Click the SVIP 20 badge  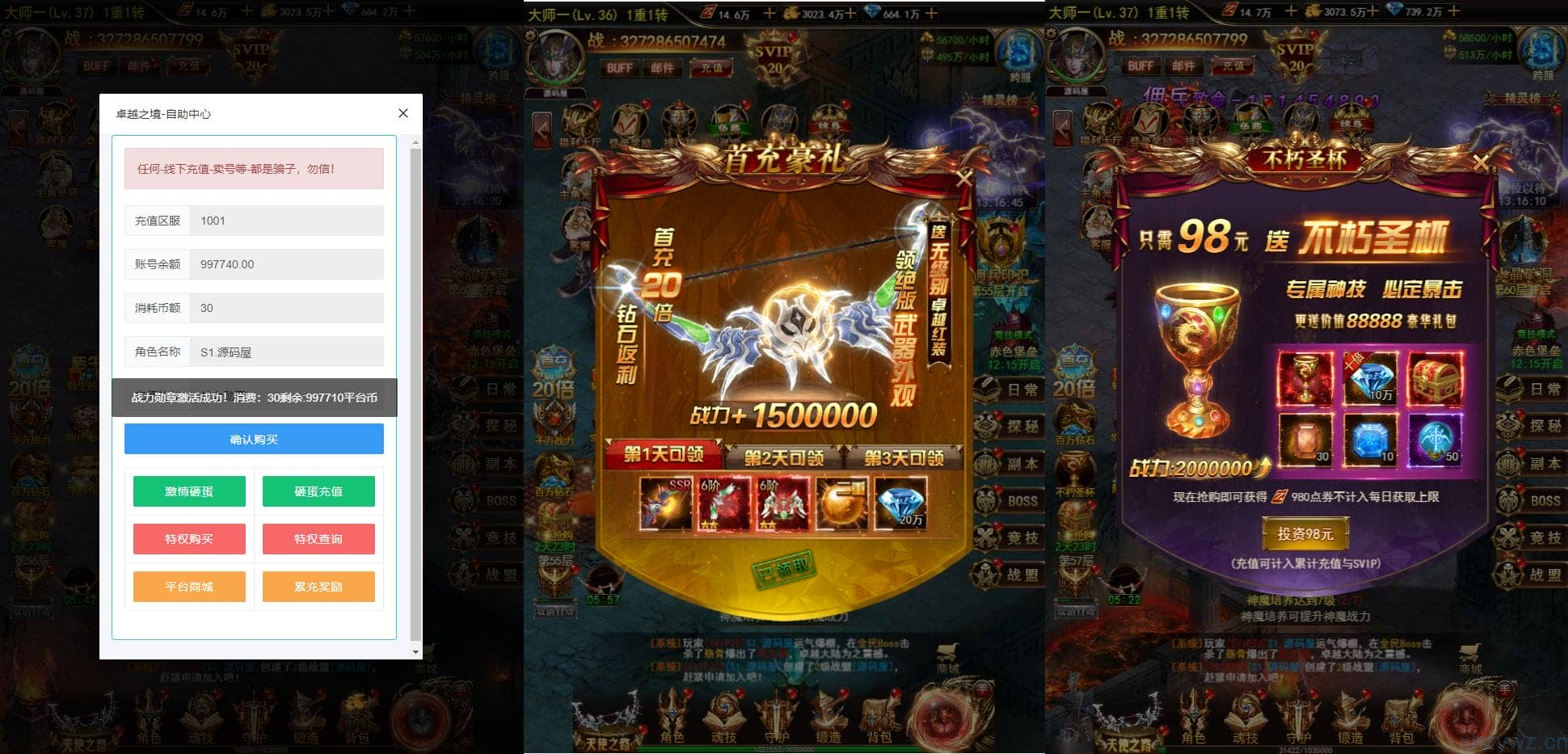(x=774, y=55)
